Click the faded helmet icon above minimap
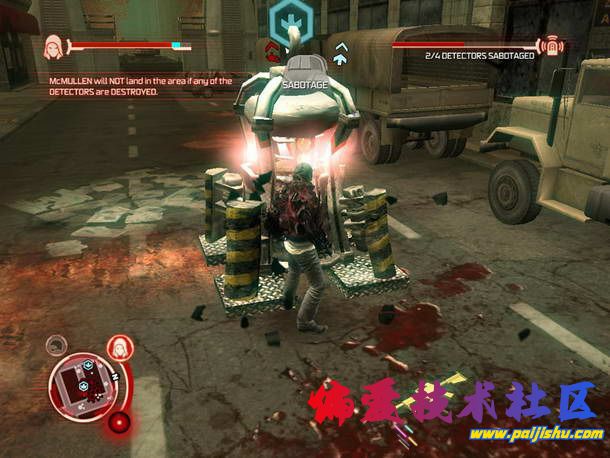Screen dimensions: 610x458 [x=57, y=347]
